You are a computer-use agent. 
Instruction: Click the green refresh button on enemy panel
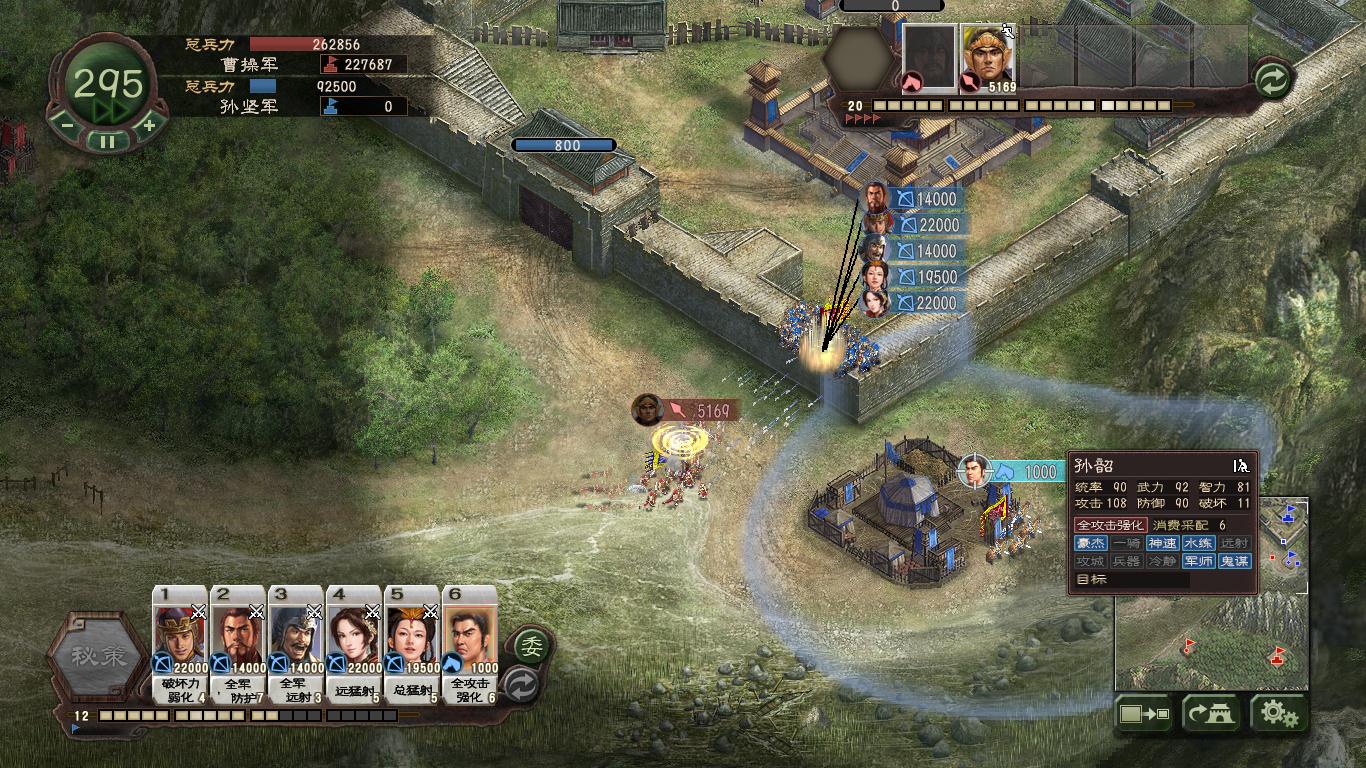pyautogui.click(x=1272, y=80)
